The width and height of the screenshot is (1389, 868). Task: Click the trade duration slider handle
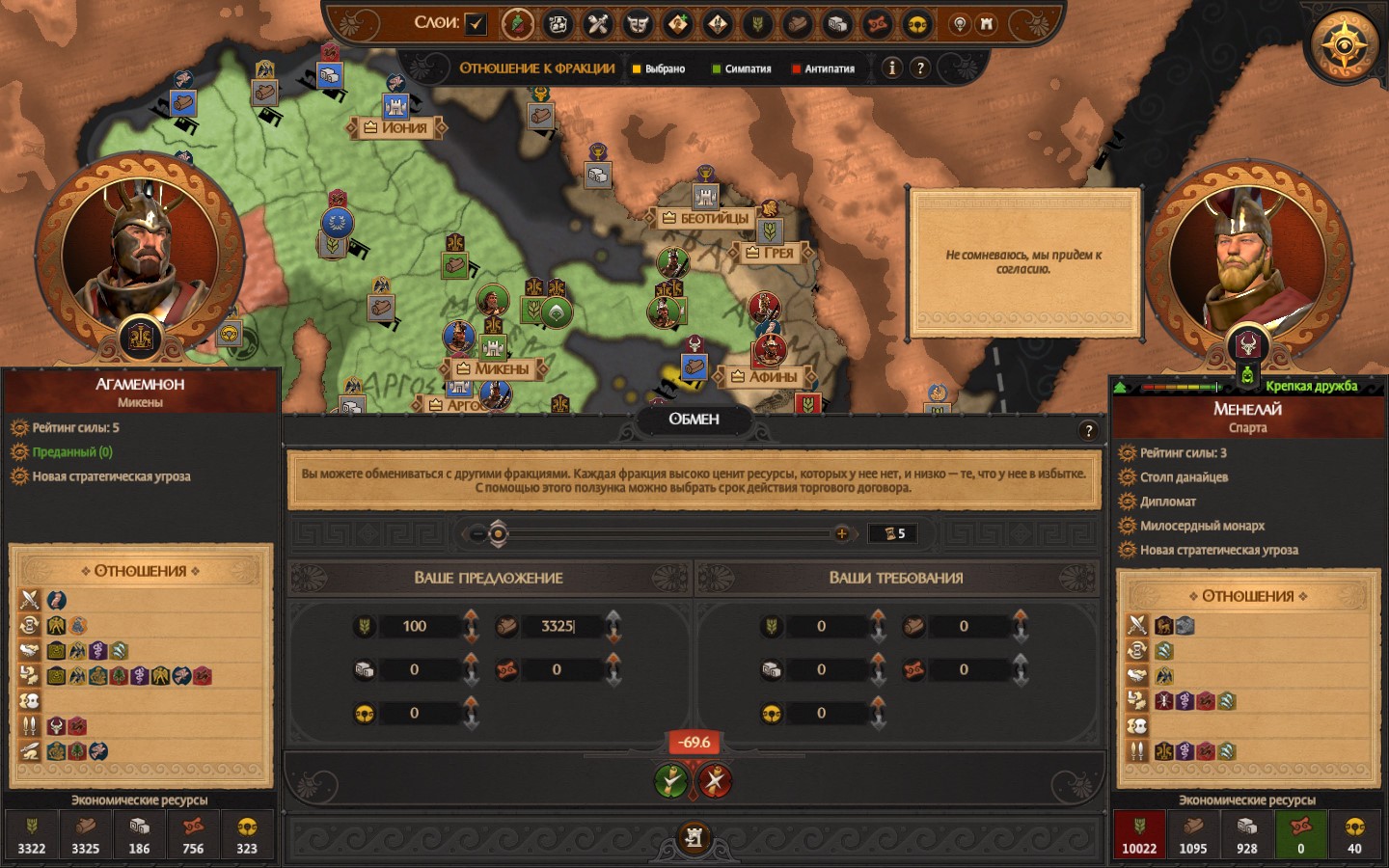pyautogui.click(x=498, y=533)
